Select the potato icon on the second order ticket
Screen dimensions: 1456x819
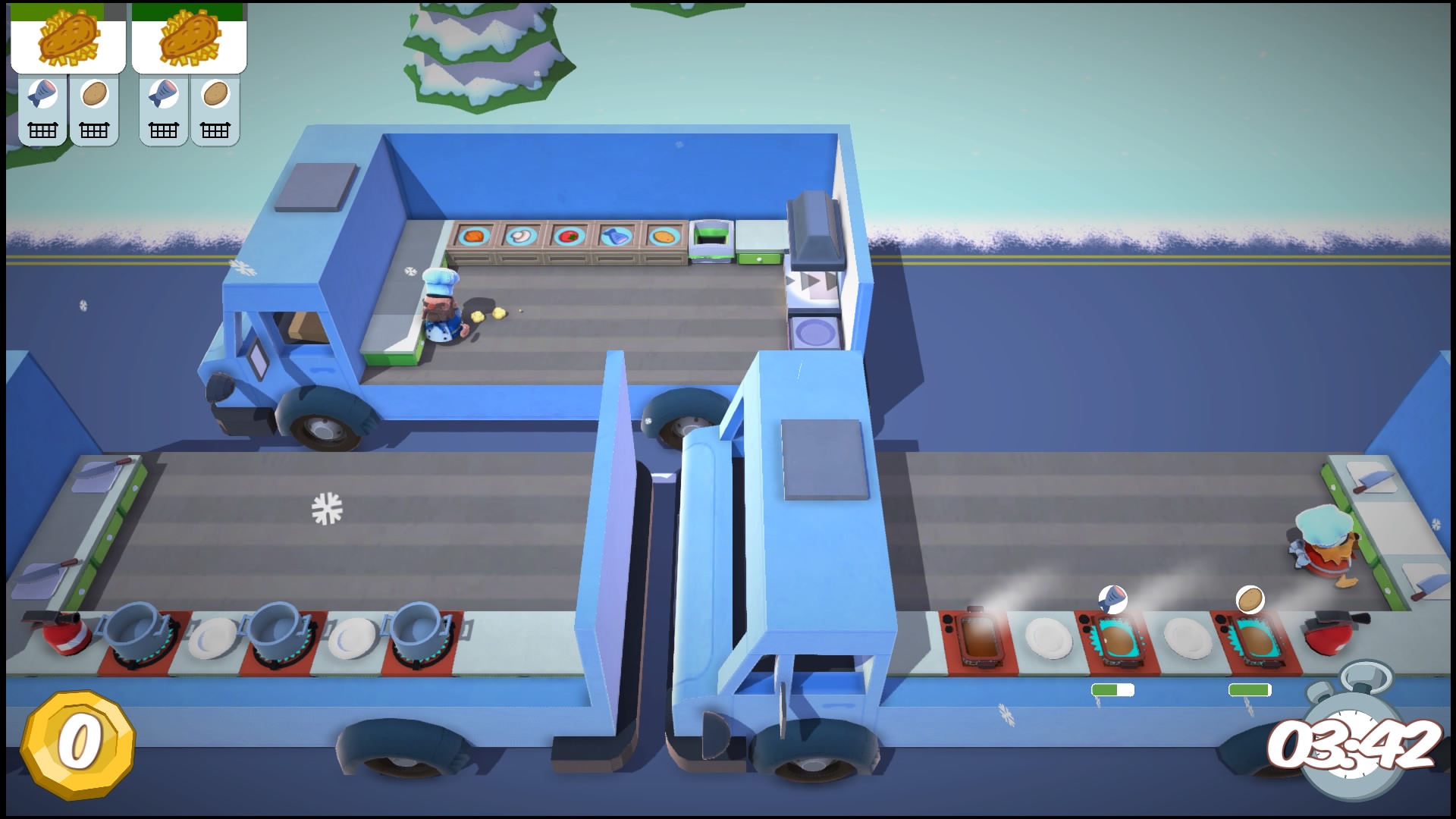tap(215, 93)
